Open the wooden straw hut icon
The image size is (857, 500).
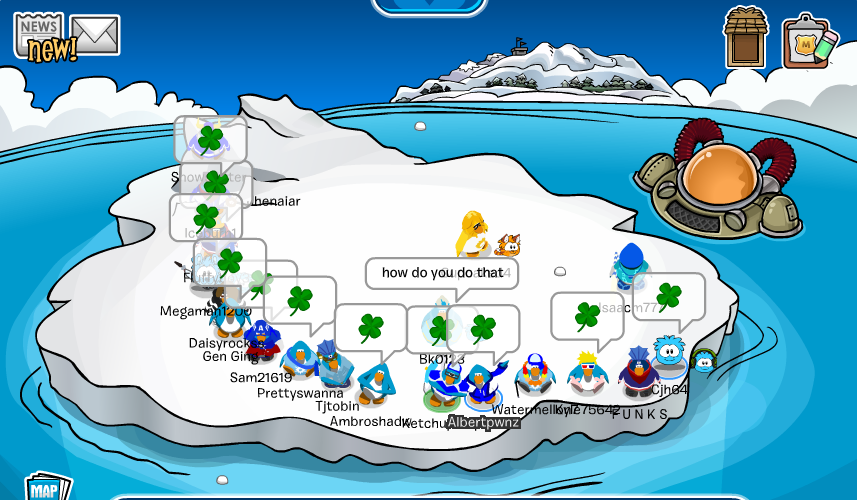(x=746, y=38)
